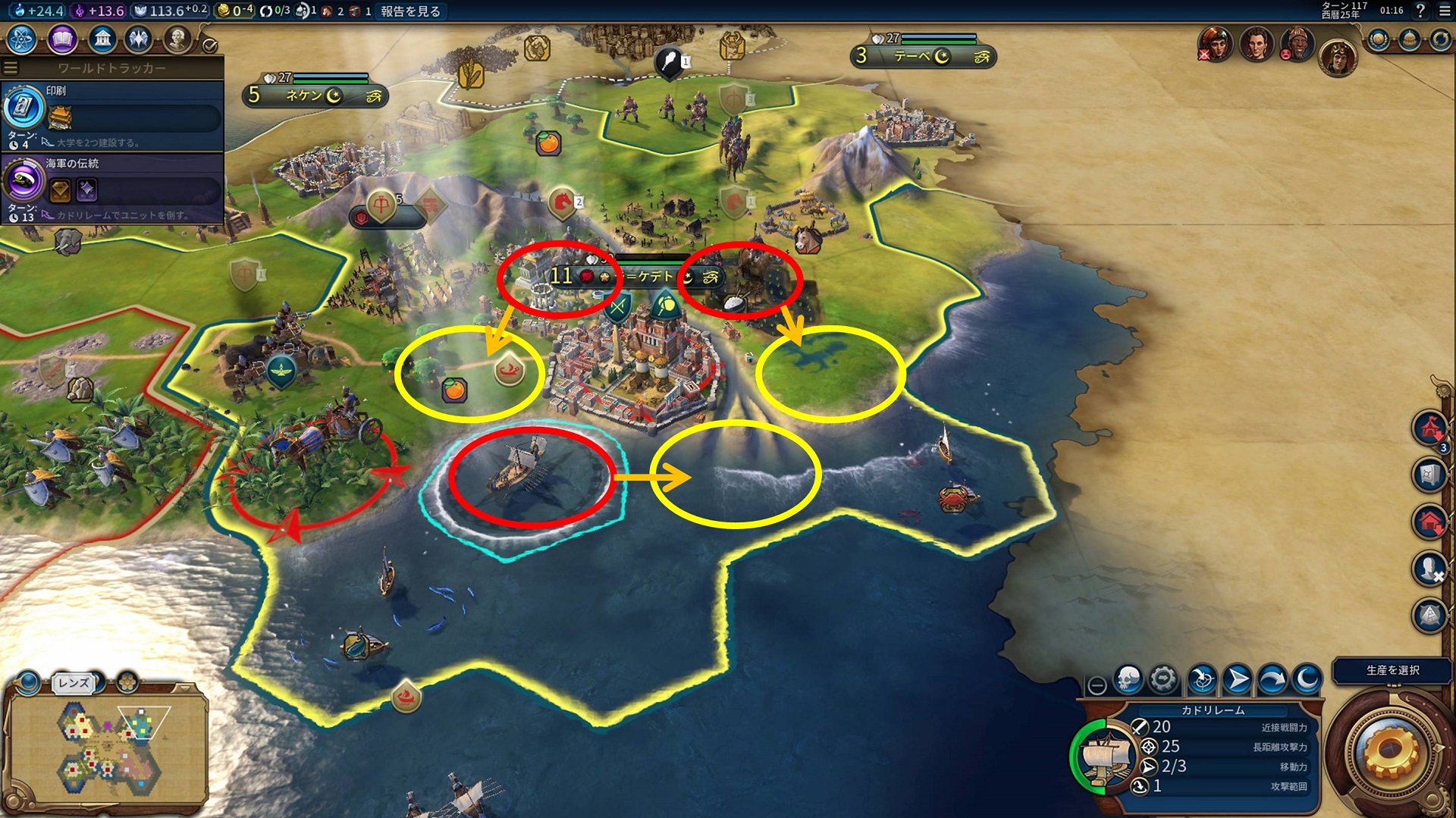Toggle the レンズ (Lenses) panel near the minimap
This screenshot has width=1456, height=818.
(72, 682)
